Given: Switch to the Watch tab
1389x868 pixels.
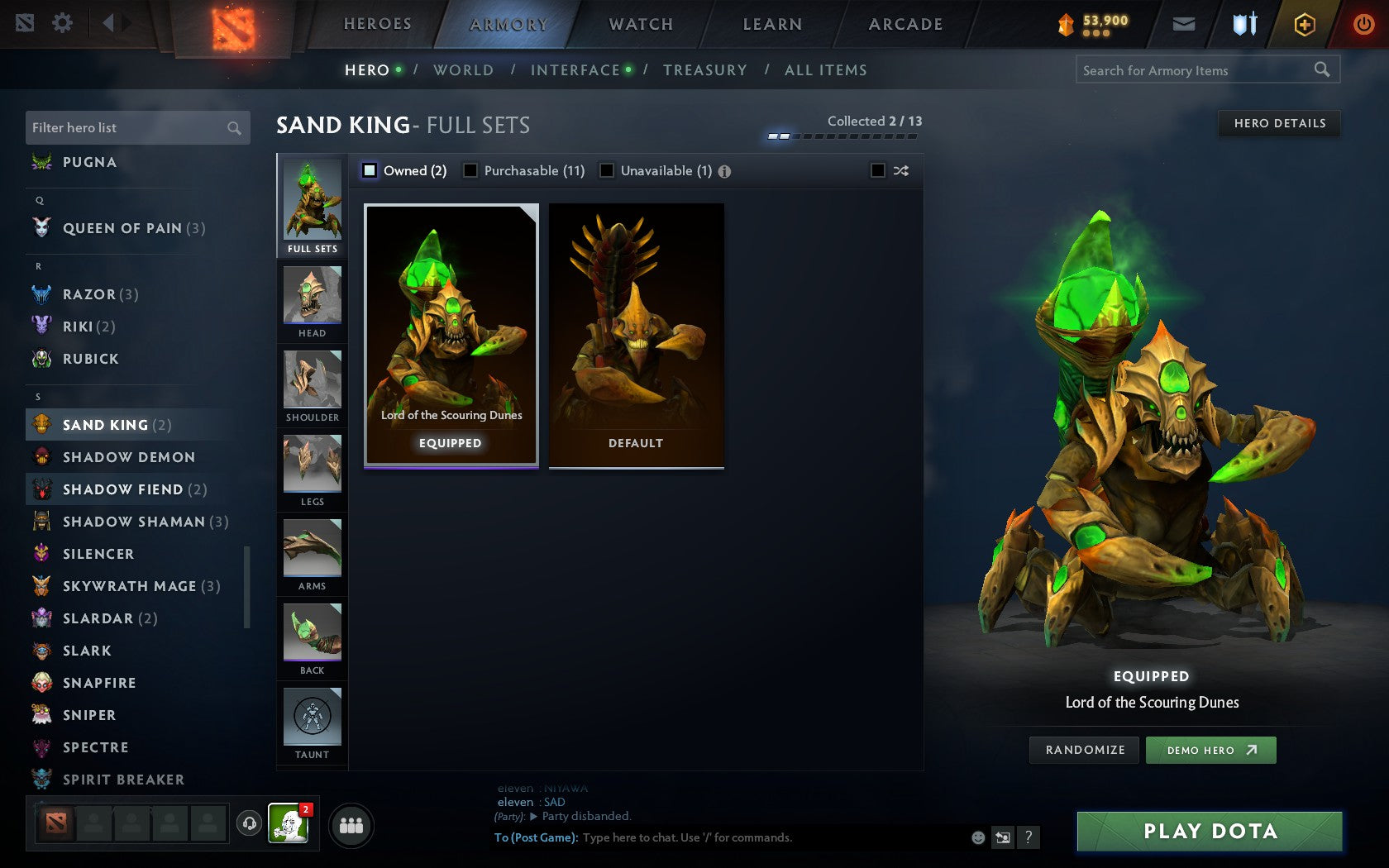Looking at the screenshot, I should [x=640, y=24].
